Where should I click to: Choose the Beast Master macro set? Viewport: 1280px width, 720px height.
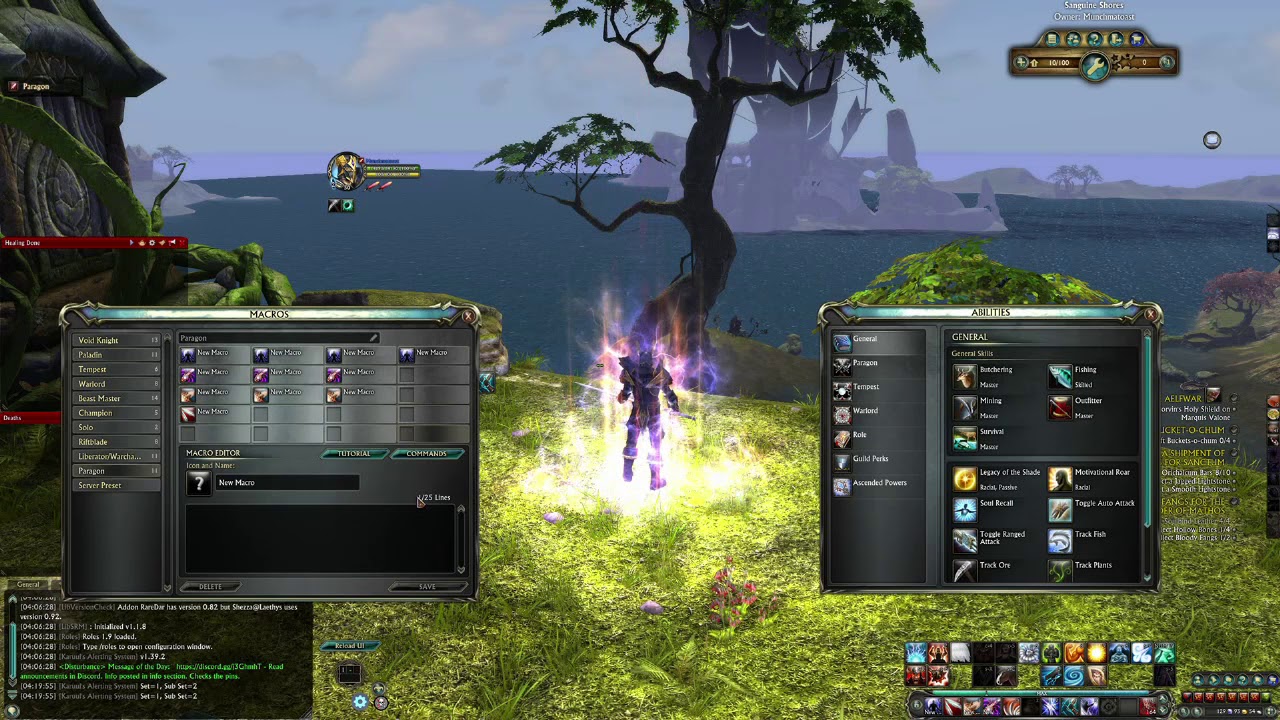(99, 399)
